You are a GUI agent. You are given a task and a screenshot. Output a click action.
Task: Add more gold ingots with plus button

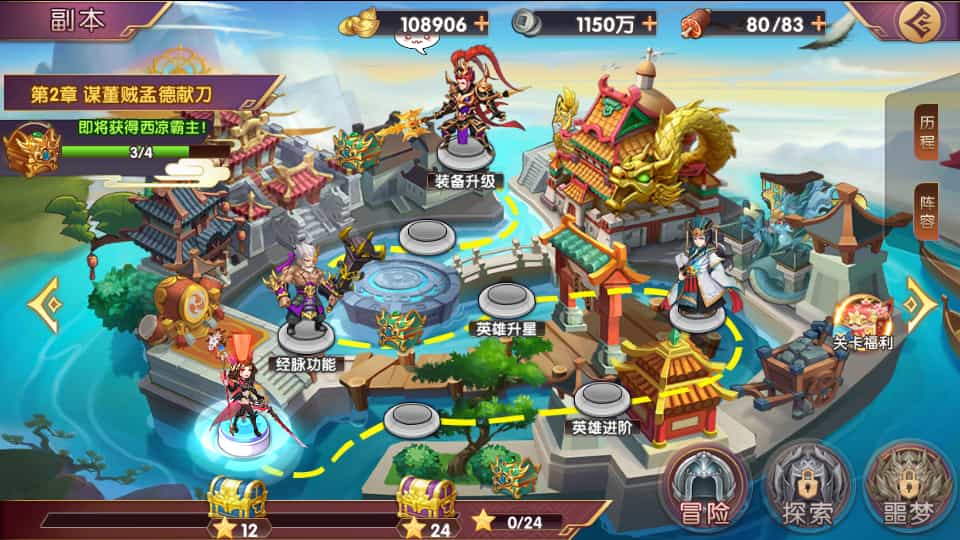pyautogui.click(x=481, y=23)
